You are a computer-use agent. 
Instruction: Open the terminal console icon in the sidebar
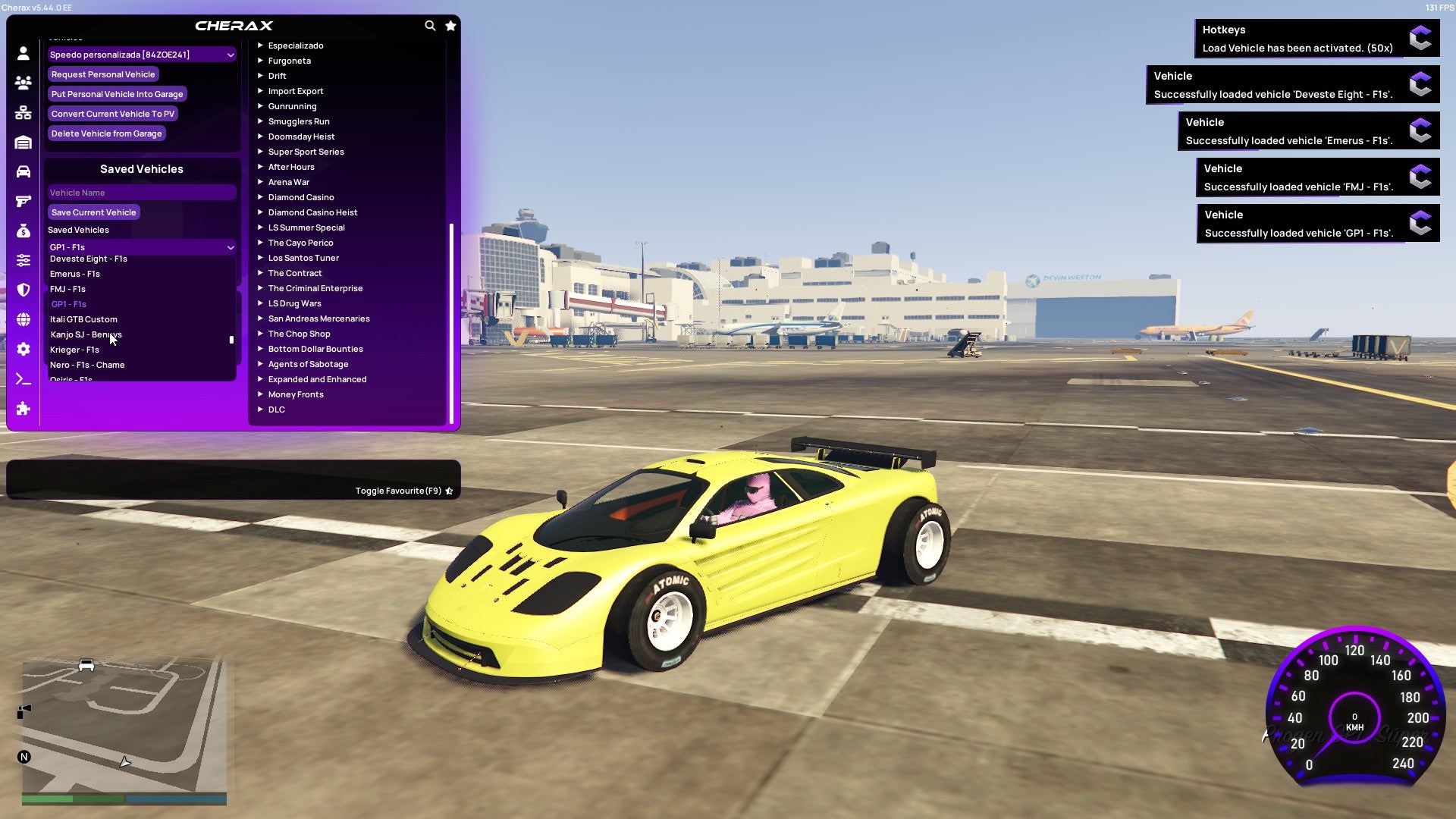click(23, 378)
